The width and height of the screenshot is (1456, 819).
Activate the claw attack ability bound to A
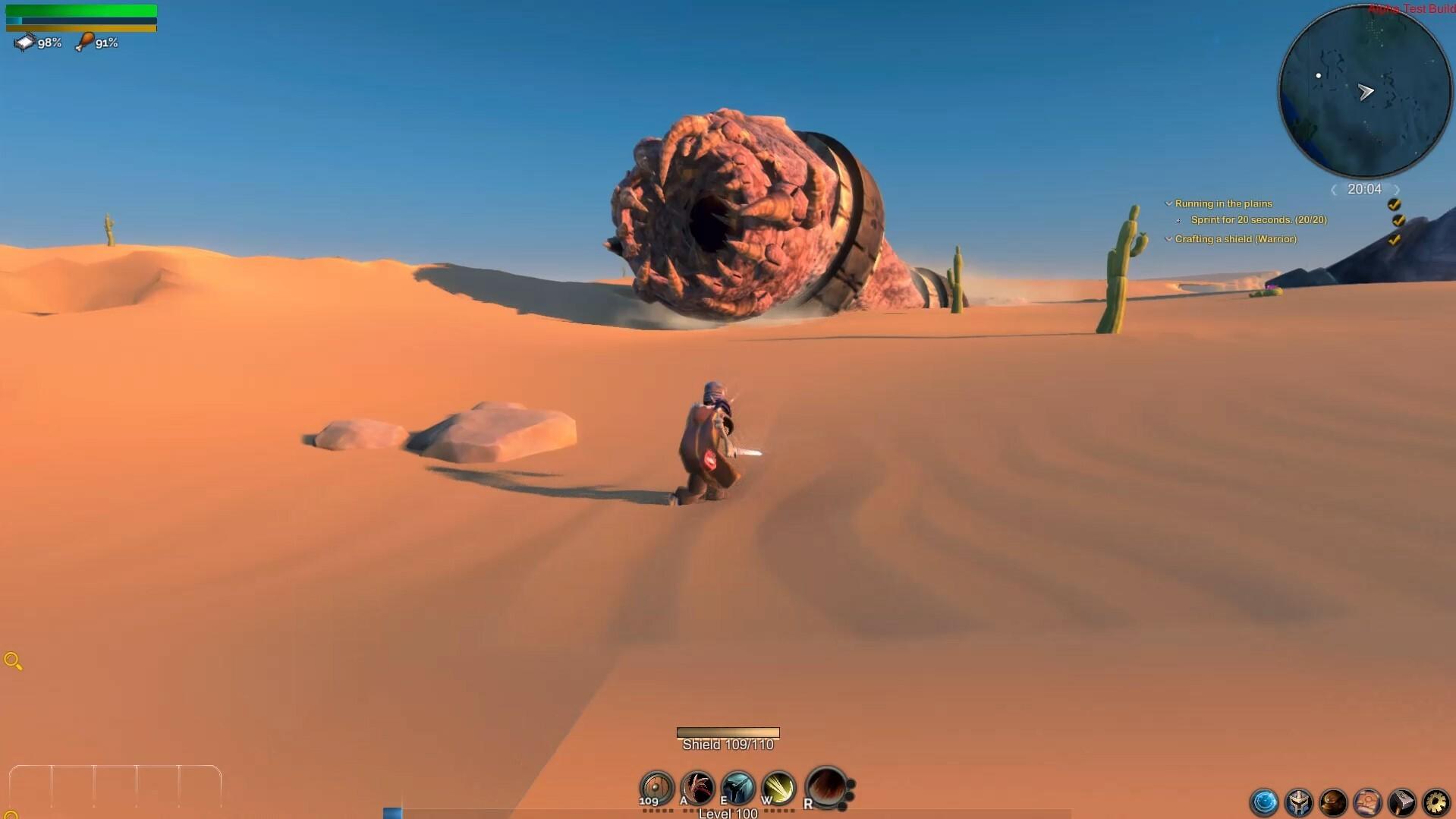tap(698, 788)
